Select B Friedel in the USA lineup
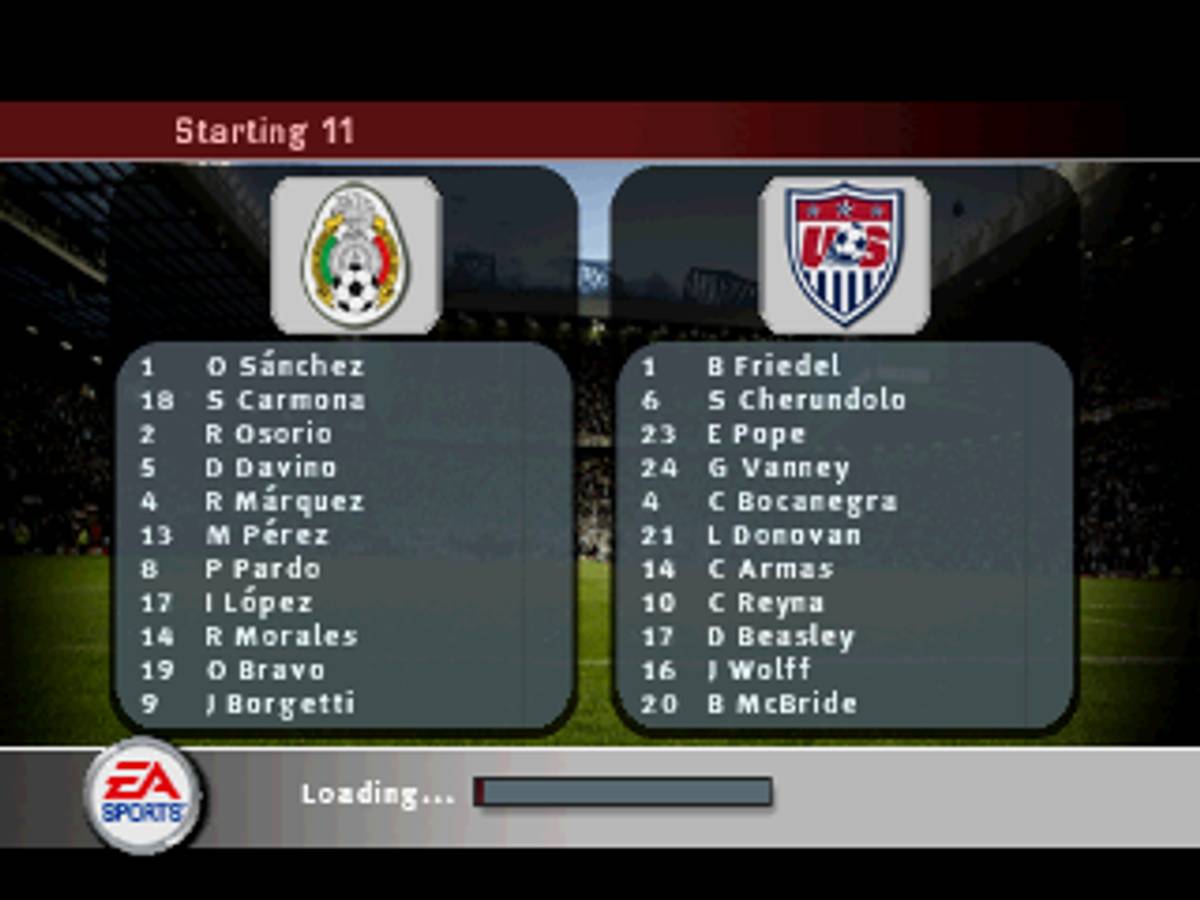The width and height of the screenshot is (1200, 900). click(x=773, y=367)
